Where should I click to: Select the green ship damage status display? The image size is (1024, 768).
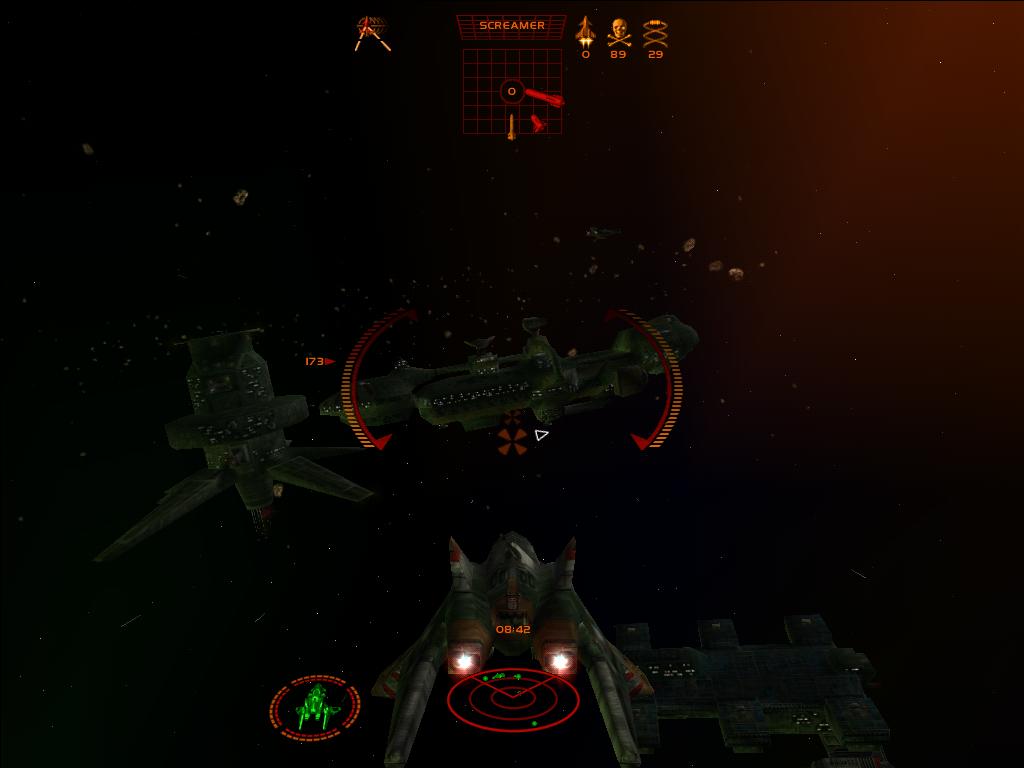tap(315, 708)
